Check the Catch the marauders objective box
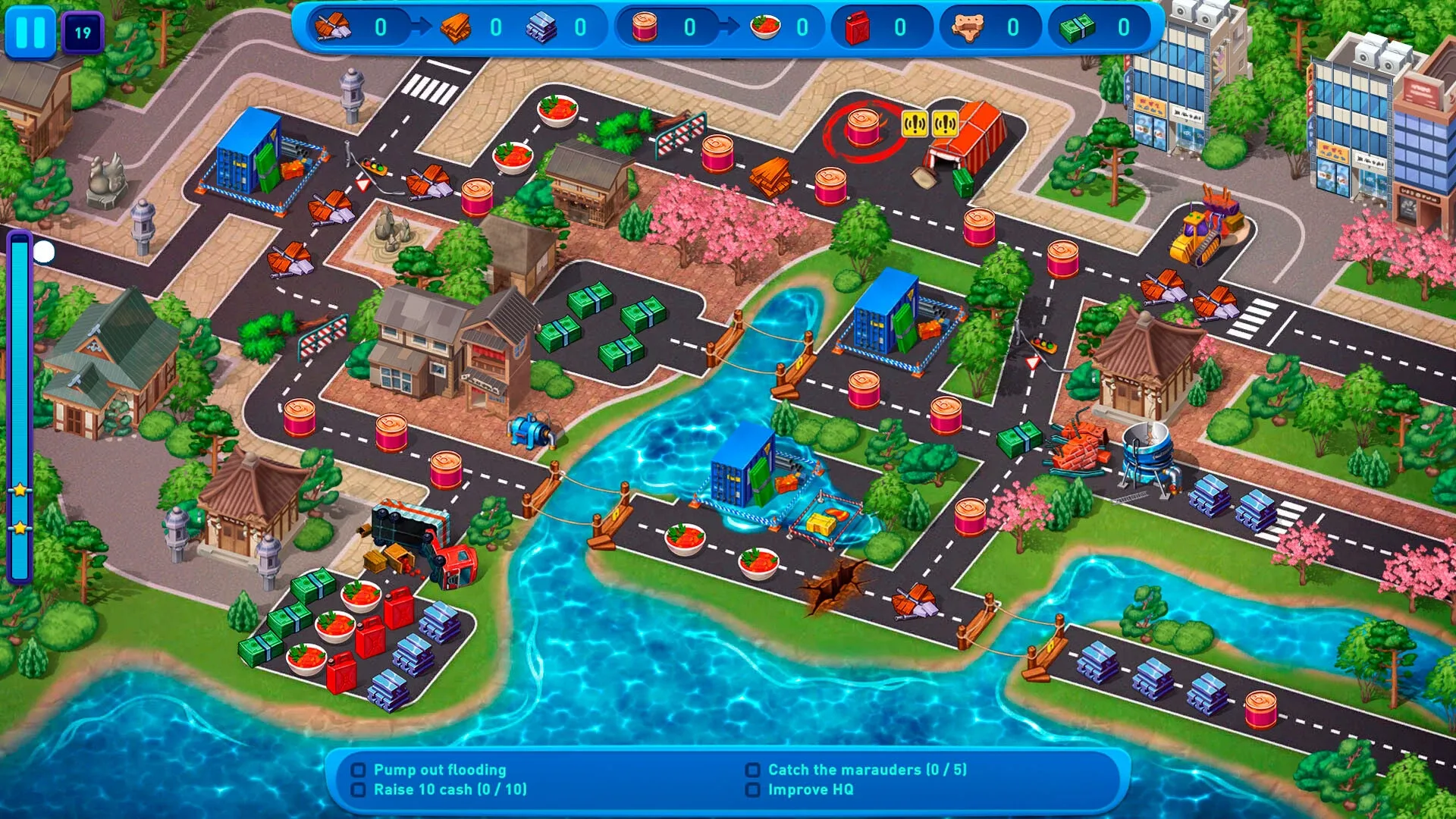 click(752, 770)
